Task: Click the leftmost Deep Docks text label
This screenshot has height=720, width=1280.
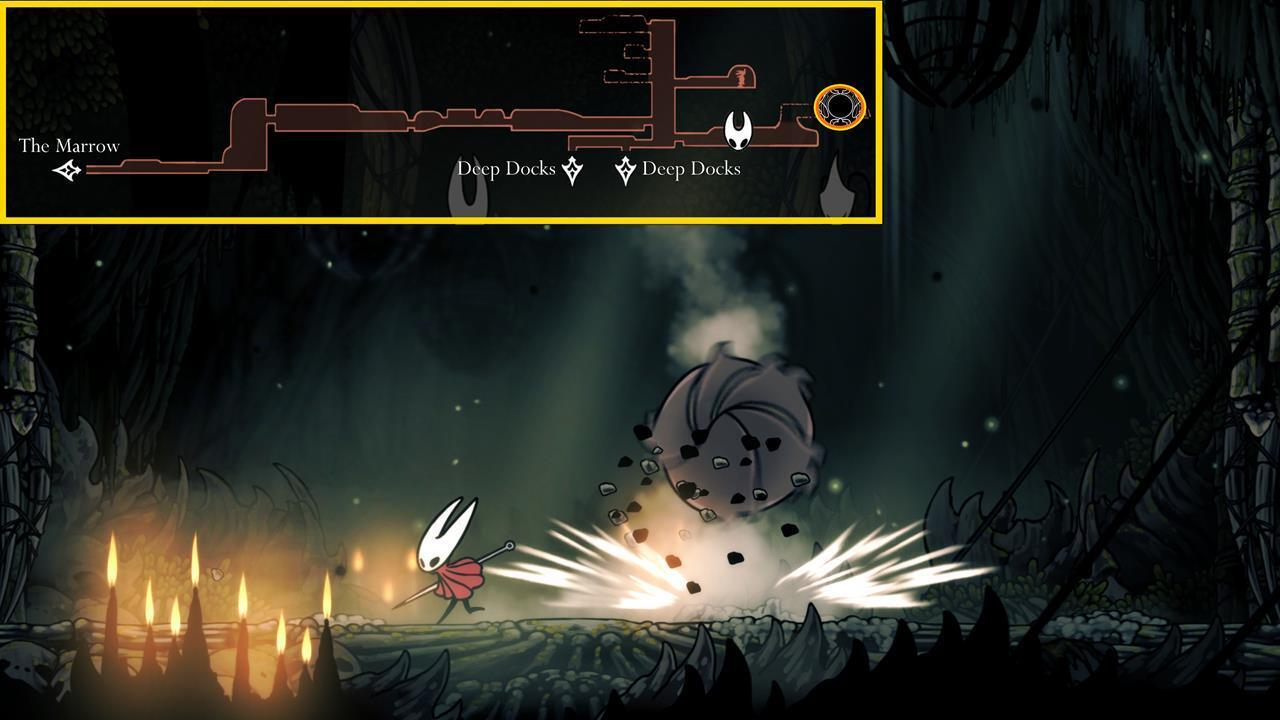Action: point(506,169)
